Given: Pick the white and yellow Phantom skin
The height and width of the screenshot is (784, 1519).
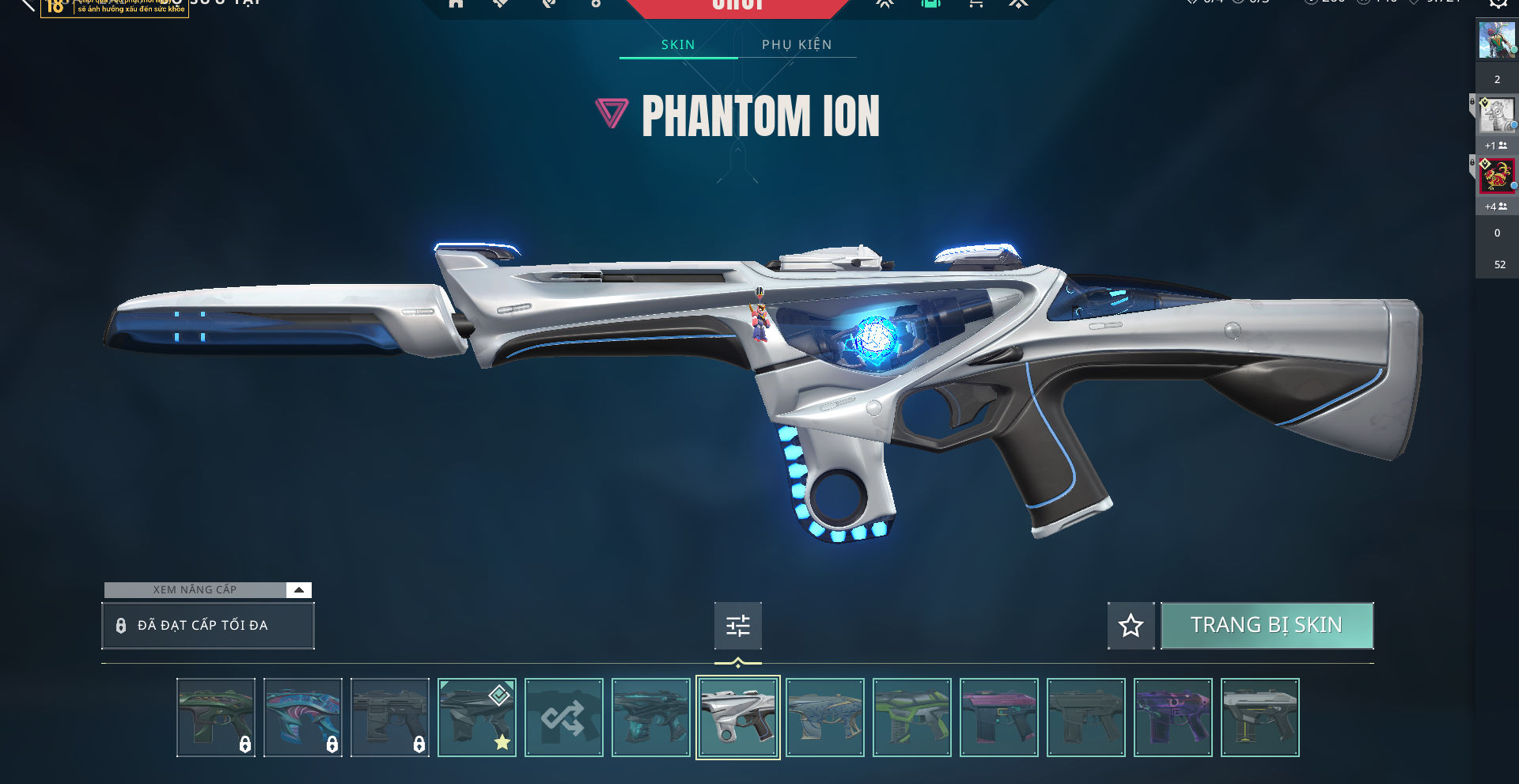Looking at the screenshot, I should tap(1260, 718).
